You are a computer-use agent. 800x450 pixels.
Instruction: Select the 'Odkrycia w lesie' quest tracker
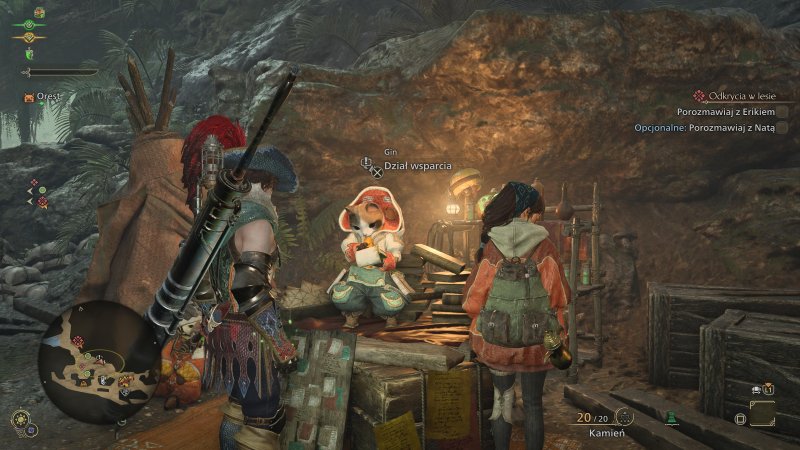tap(741, 95)
